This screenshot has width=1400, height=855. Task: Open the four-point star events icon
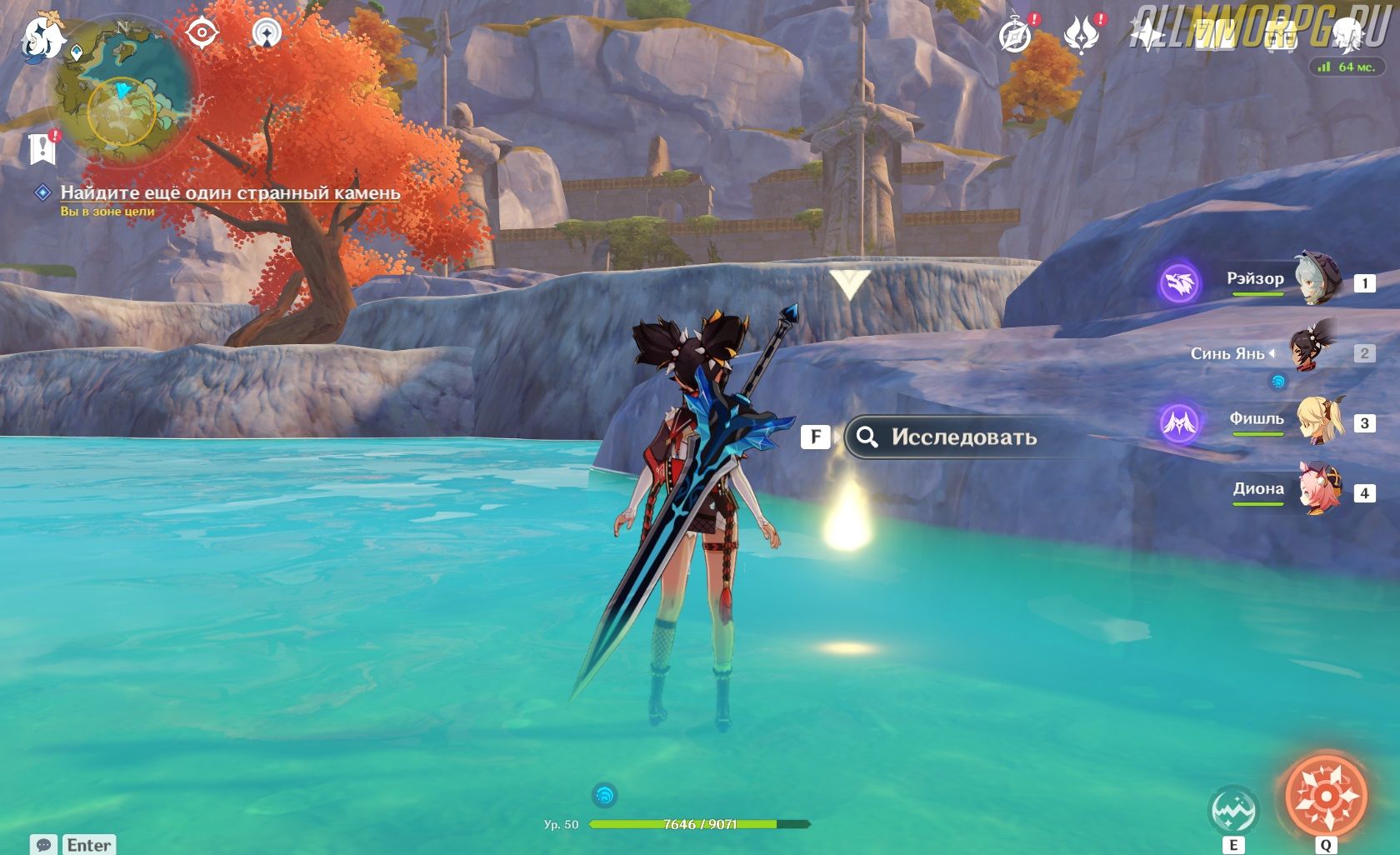[1147, 36]
